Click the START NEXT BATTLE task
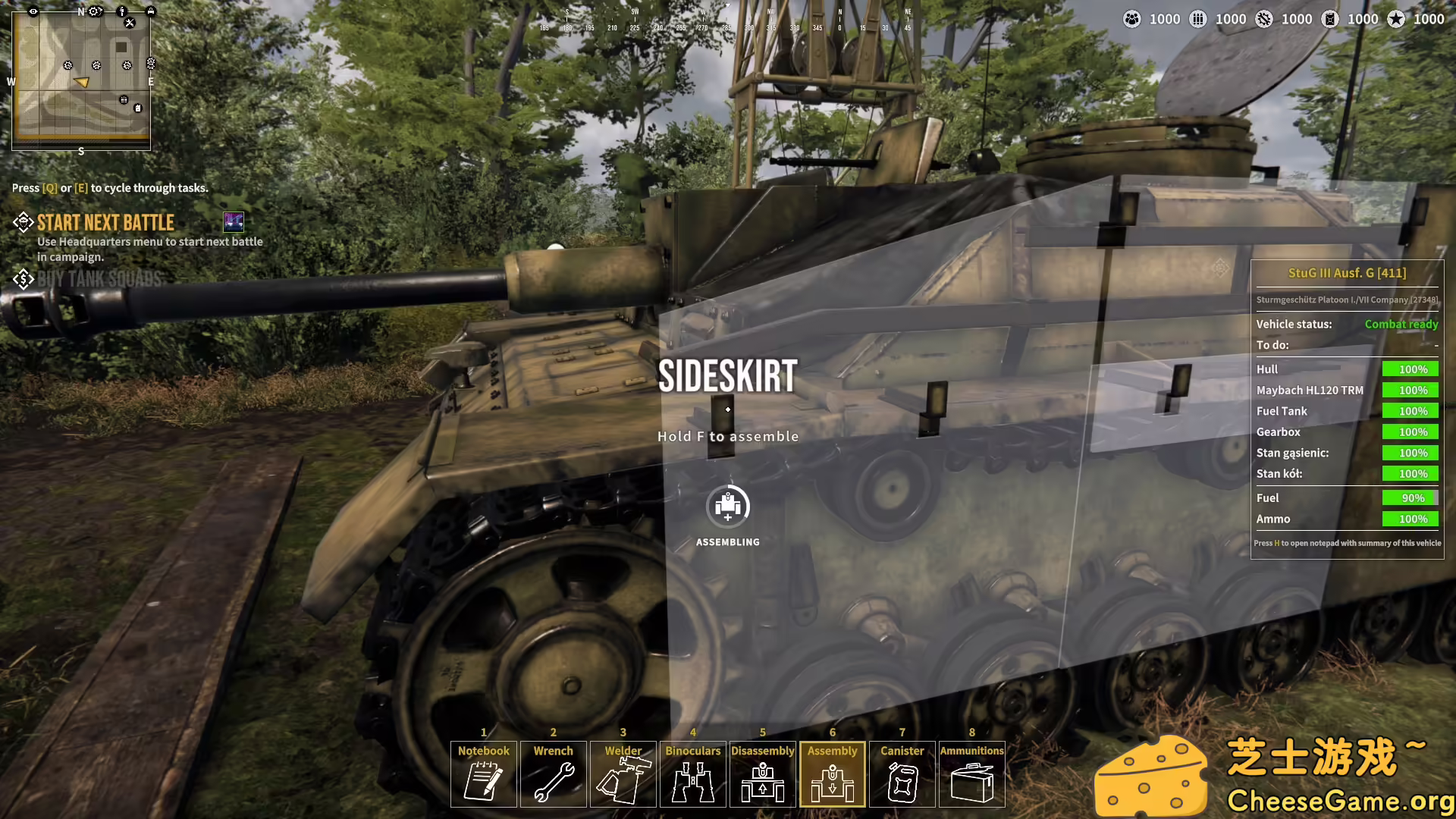The image size is (1456, 819). click(105, 222)
